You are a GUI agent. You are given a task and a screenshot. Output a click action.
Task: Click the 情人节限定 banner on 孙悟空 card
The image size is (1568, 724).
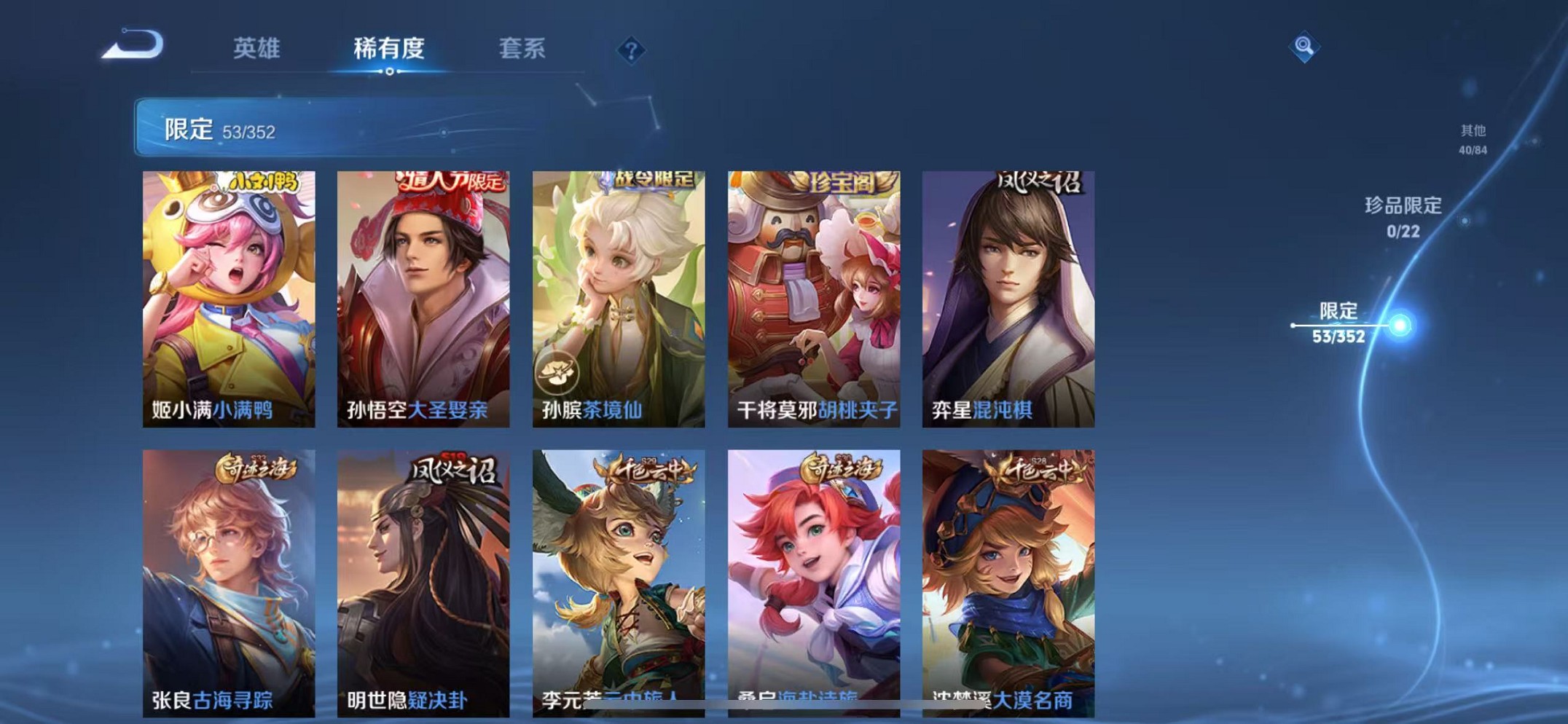[x=448, y=181]
